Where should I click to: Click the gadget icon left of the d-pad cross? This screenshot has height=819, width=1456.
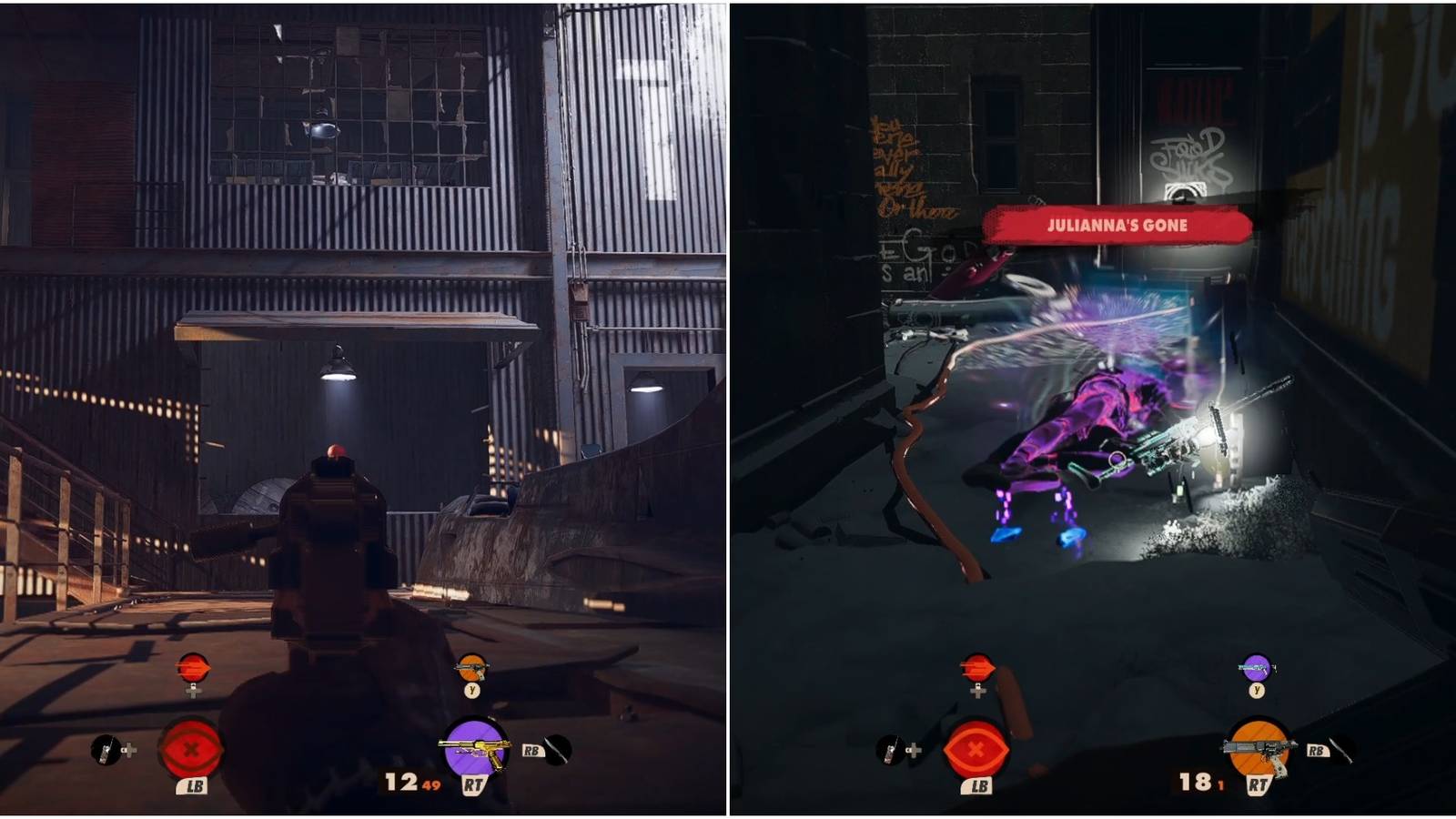[x=102, y=748]
